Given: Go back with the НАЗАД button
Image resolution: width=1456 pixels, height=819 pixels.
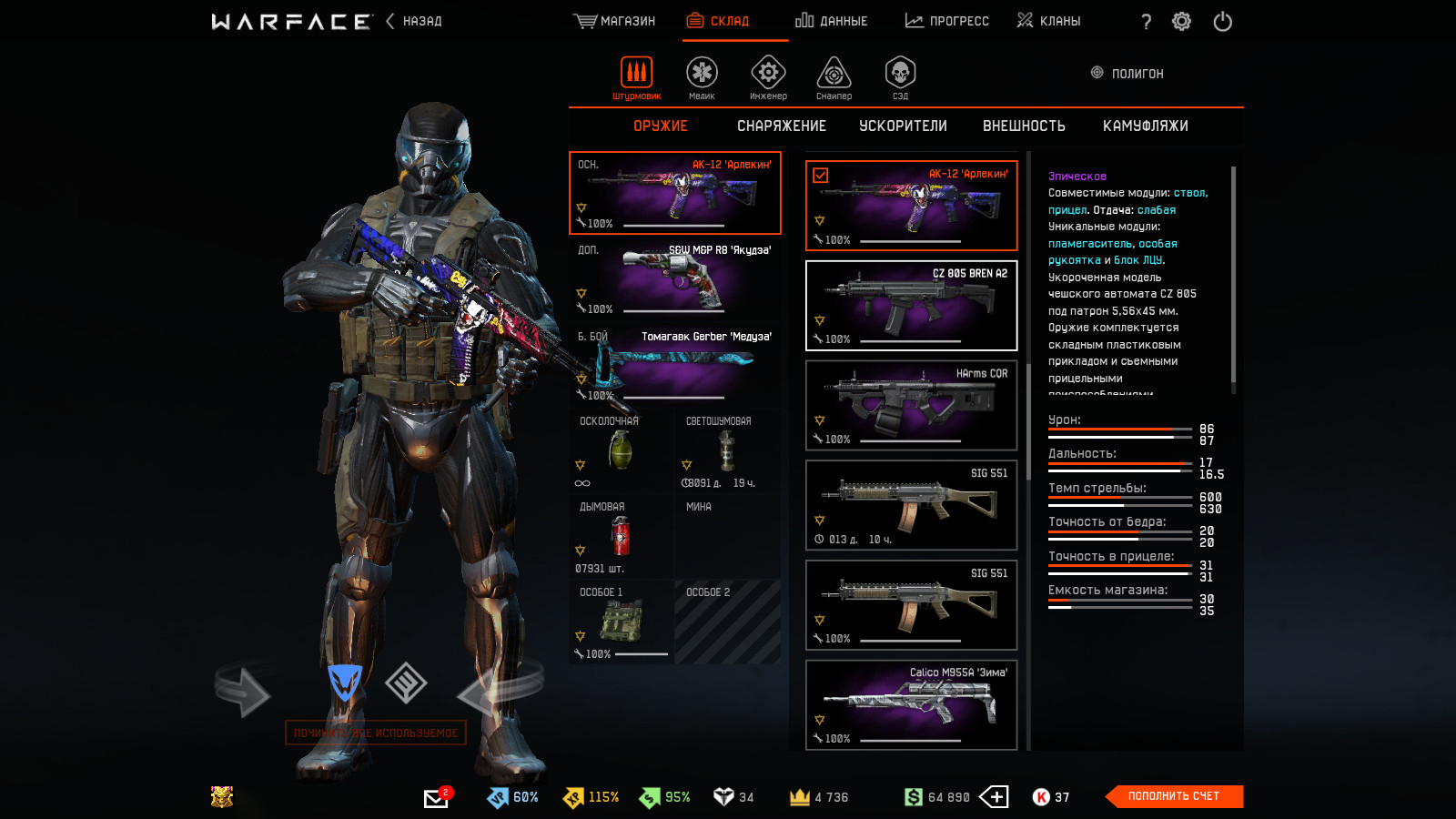Looking at the screenshot, I should point(414,21).
